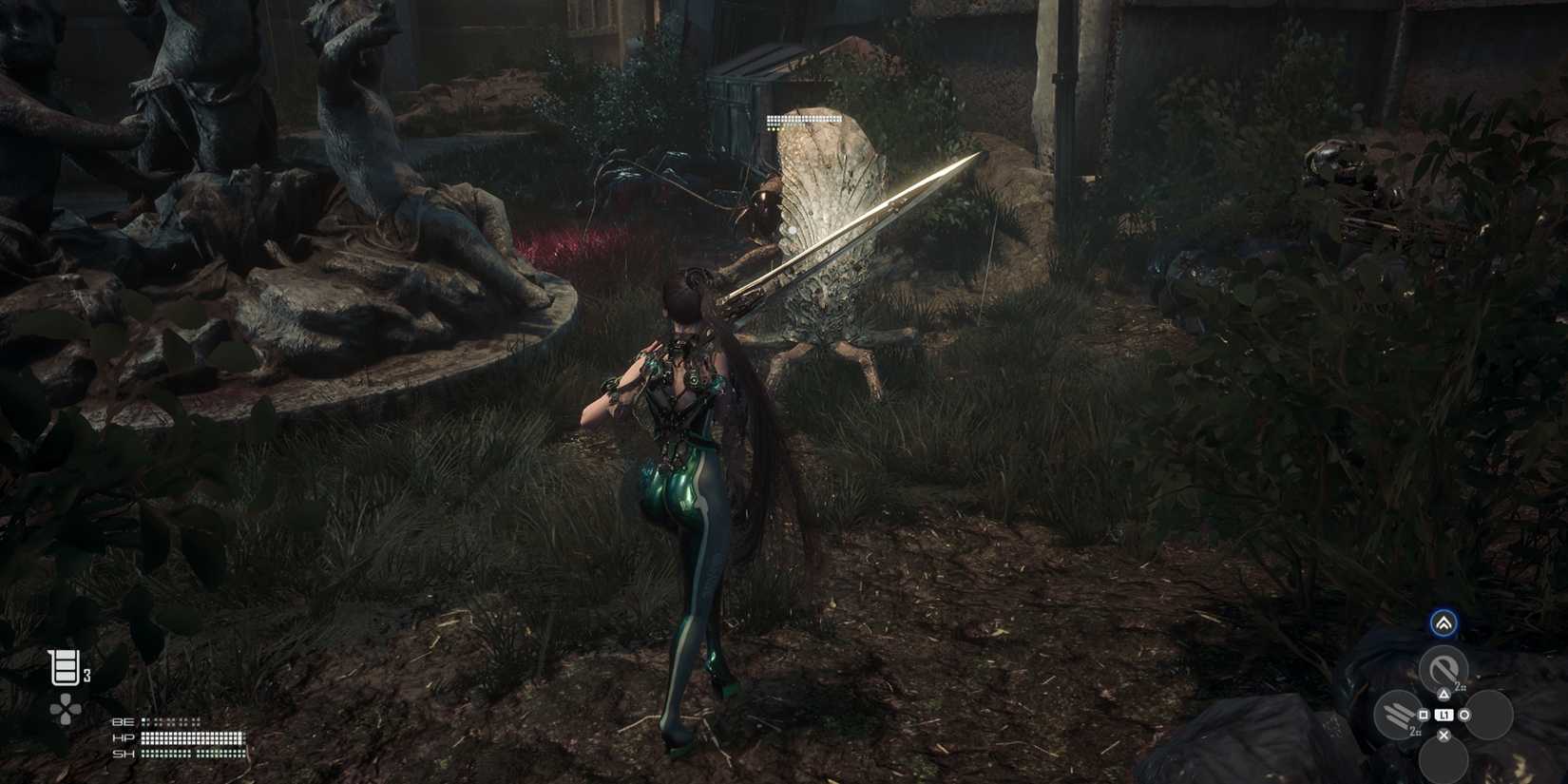Select the potion consumable icon
Viewport: 1568px width, 784px height.
coord(65,666)
